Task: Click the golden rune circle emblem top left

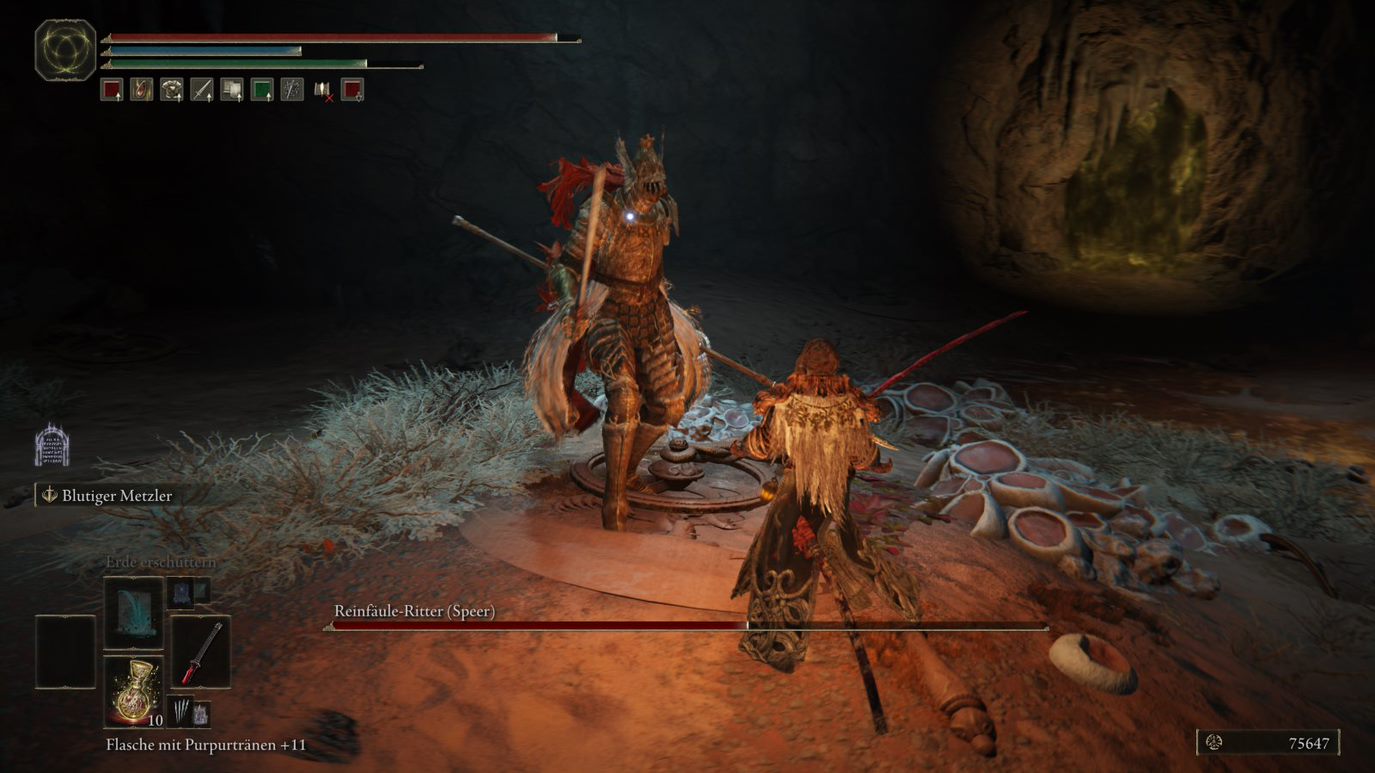Action: 64,48
